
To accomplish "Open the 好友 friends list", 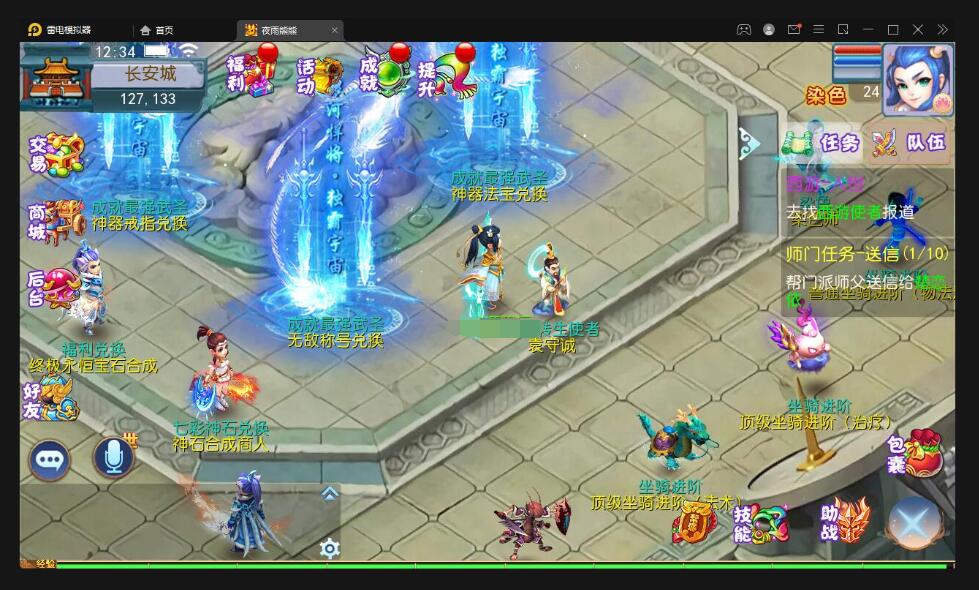I will [x=52, y=398].
